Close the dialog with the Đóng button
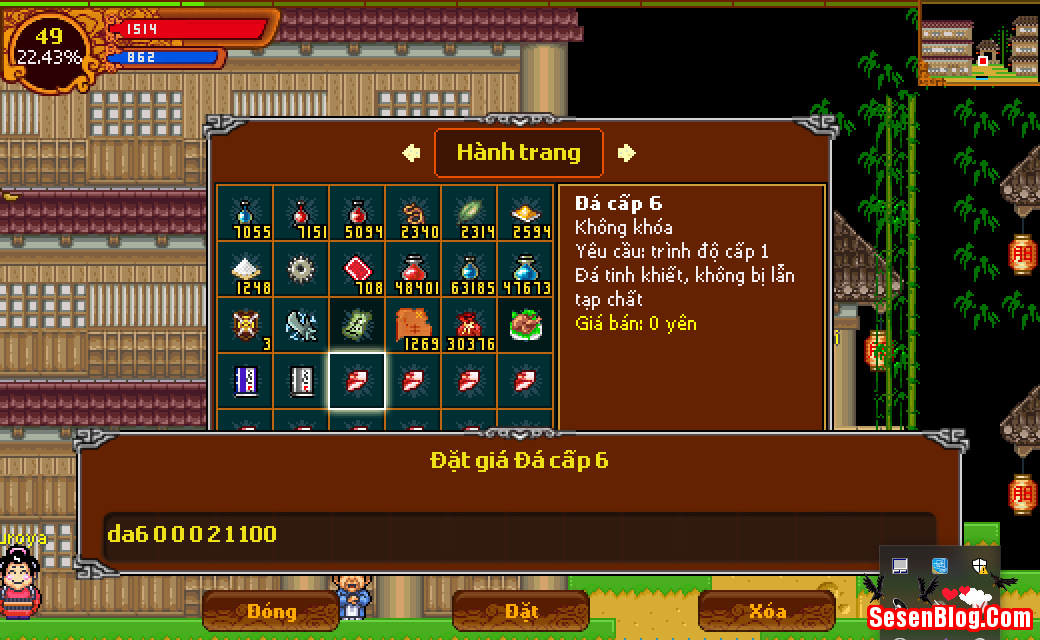1040x640 pixels. [271, 611]
